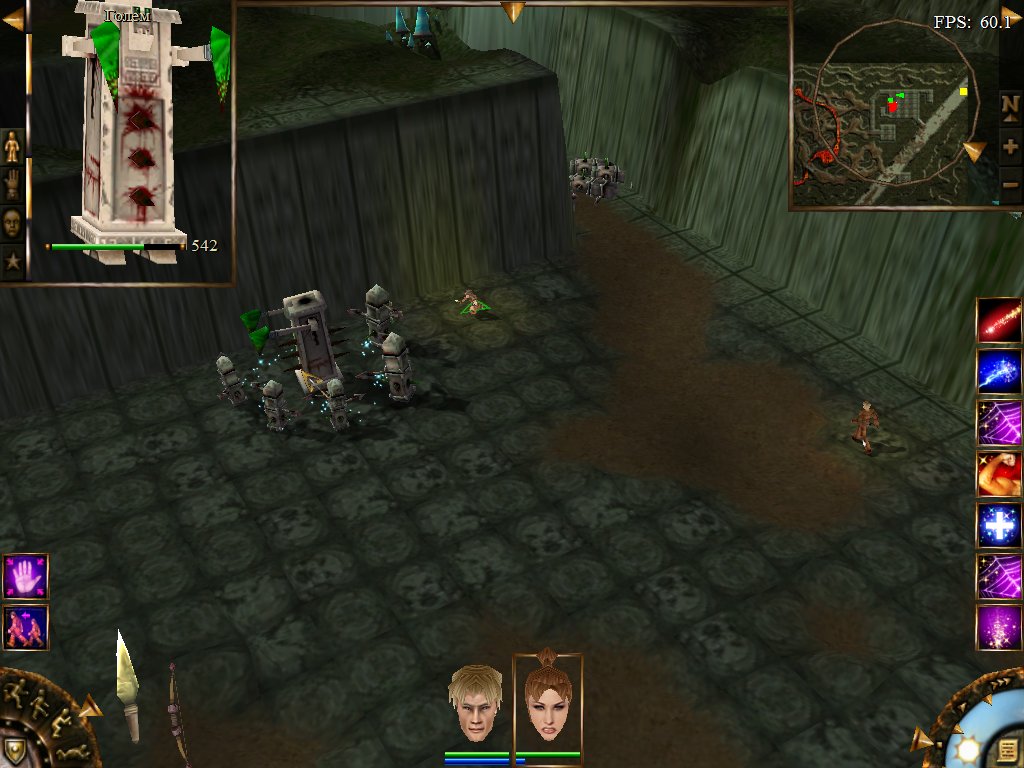1024x768 pixels.
Task: Activate the purple open hand icon
Action: pyautogui.click(x=25, y=576)
